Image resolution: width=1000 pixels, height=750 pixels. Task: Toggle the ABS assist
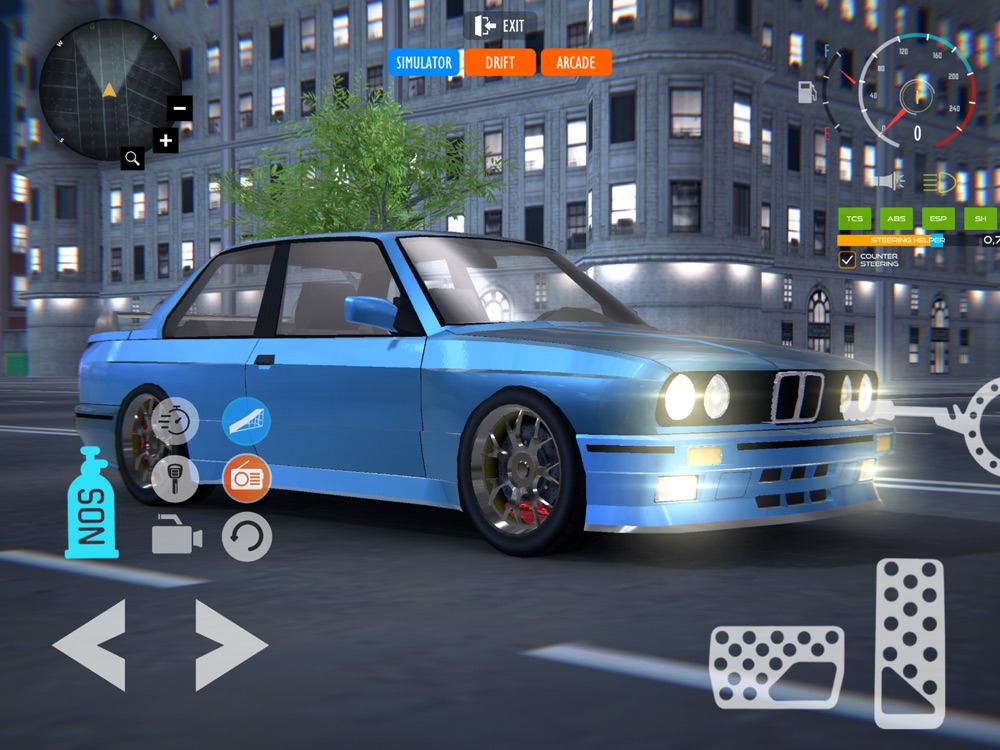[x=896, y=218]
